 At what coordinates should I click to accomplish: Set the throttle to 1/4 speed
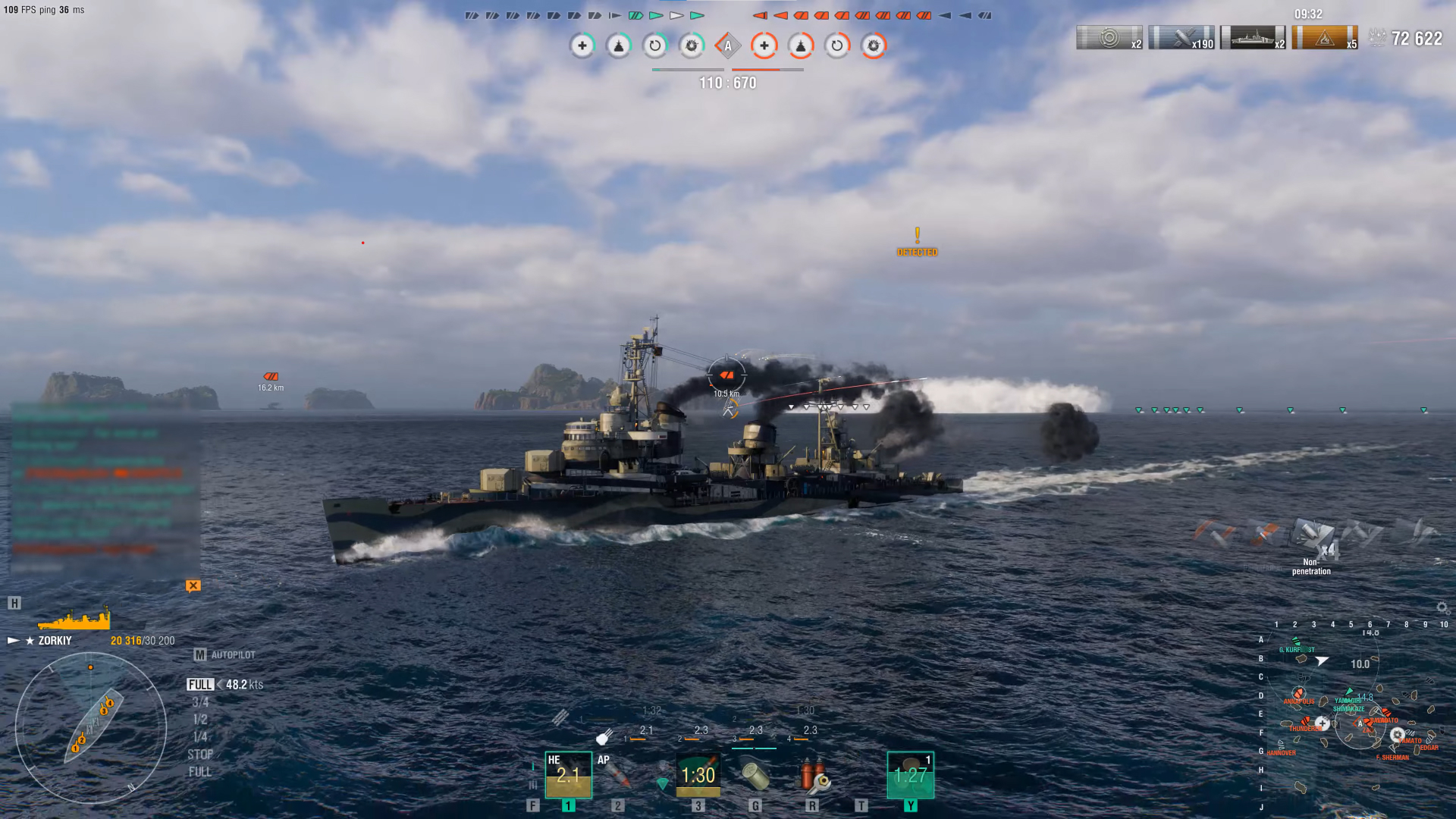coord(200,736)
